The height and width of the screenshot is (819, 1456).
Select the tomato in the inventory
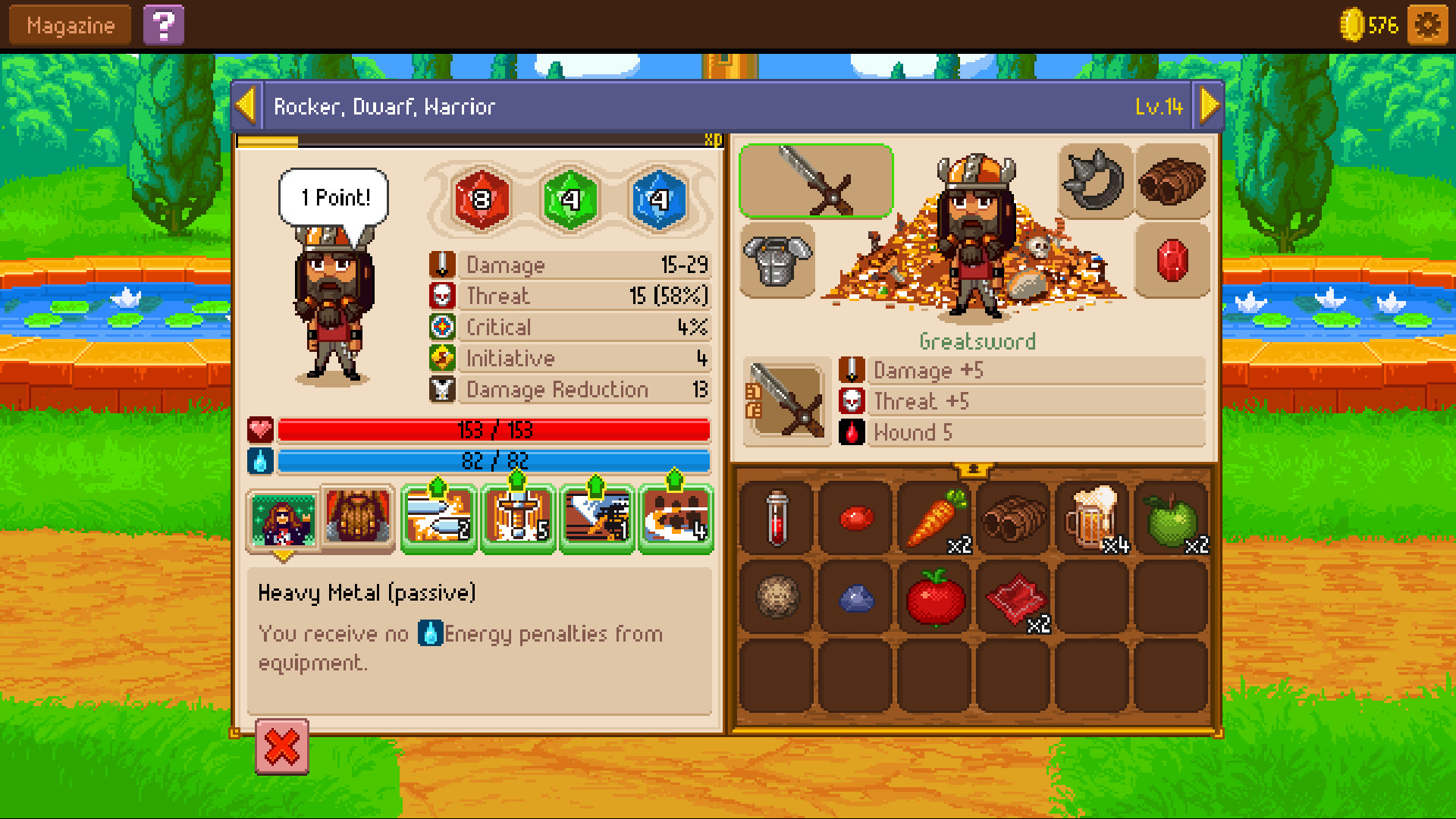tap(934, 598)
